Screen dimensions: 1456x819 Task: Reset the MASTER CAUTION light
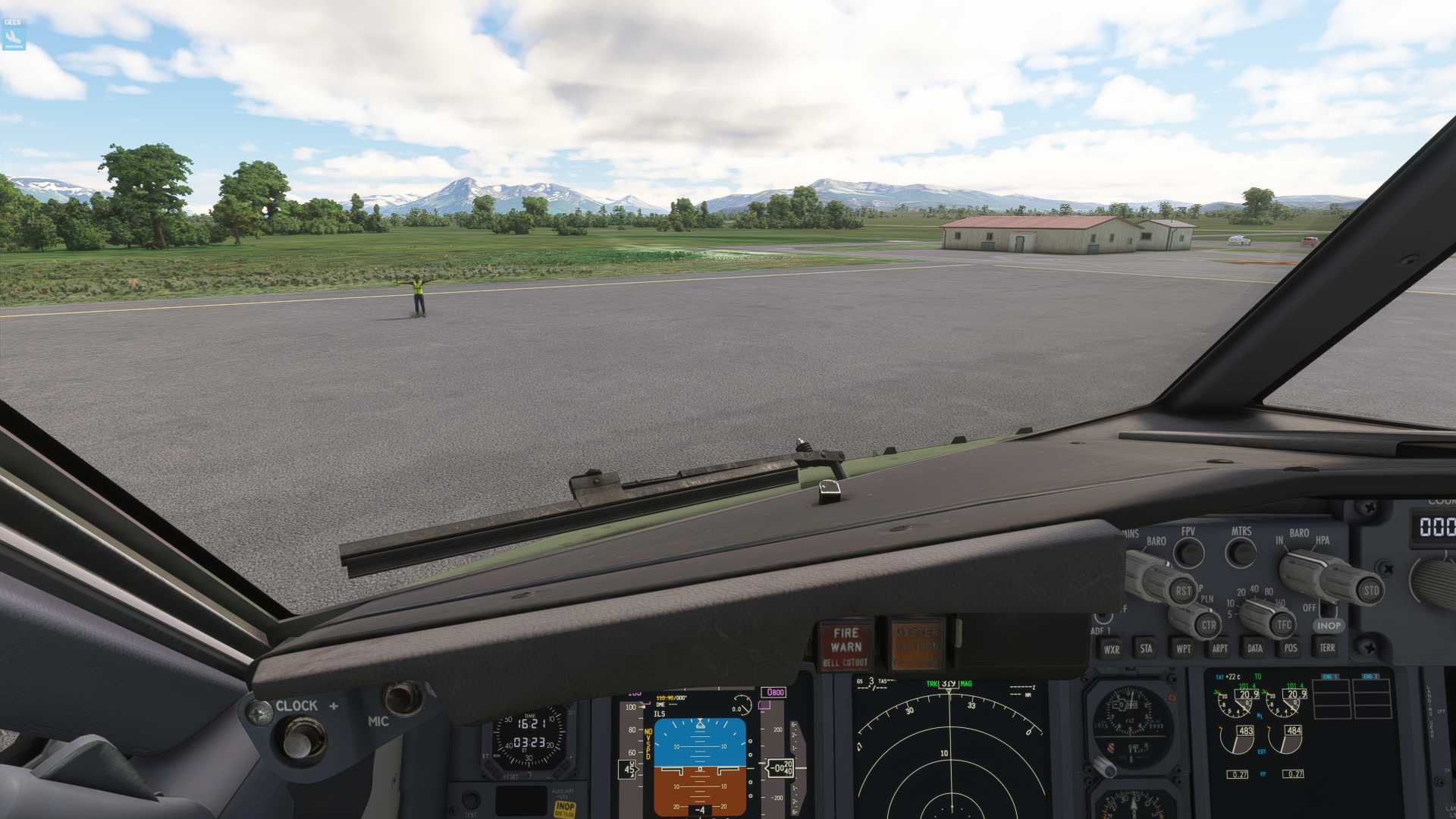917,646
